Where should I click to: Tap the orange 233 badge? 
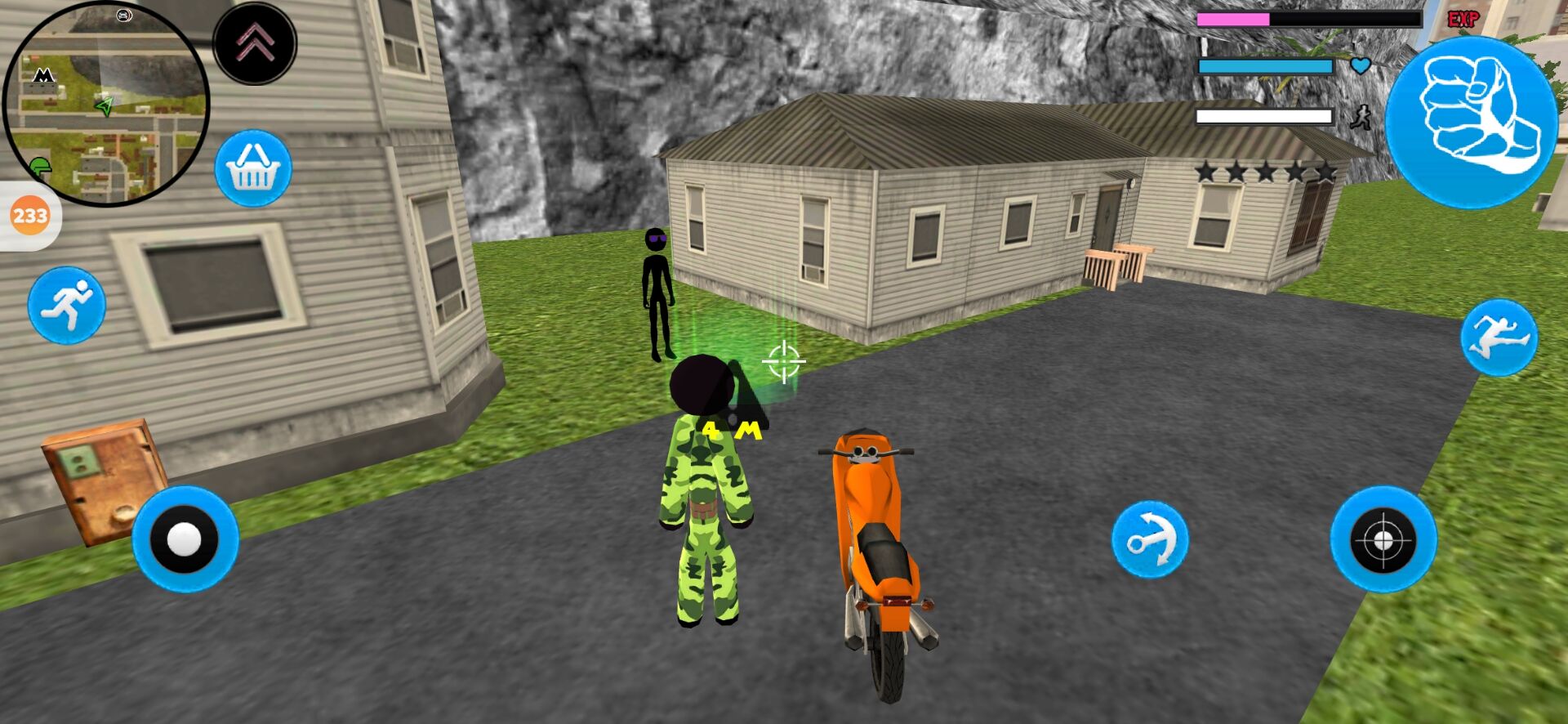pos(29,216)
